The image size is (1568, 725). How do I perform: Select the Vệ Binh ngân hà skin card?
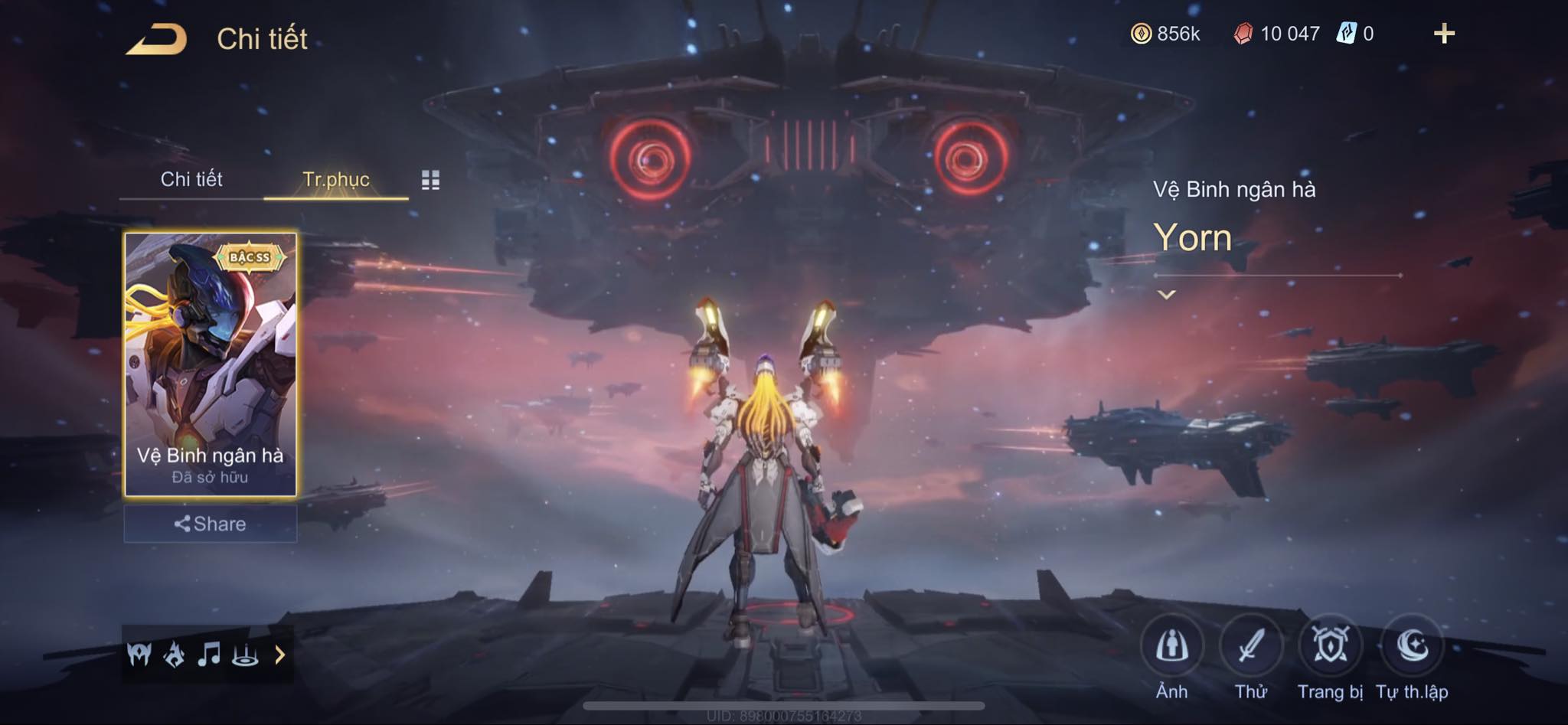point(211,364)
